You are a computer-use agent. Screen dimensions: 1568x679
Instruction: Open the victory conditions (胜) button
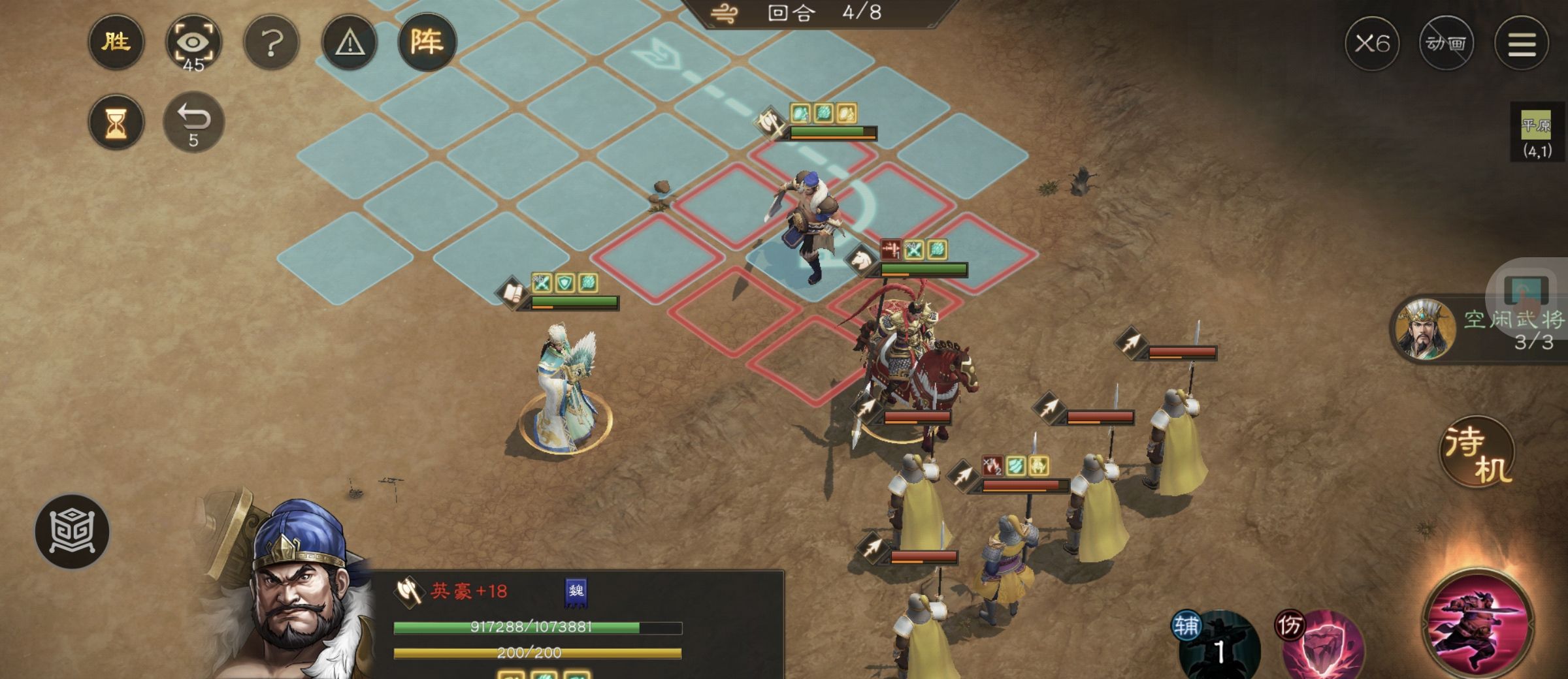[x=116, y=42]
